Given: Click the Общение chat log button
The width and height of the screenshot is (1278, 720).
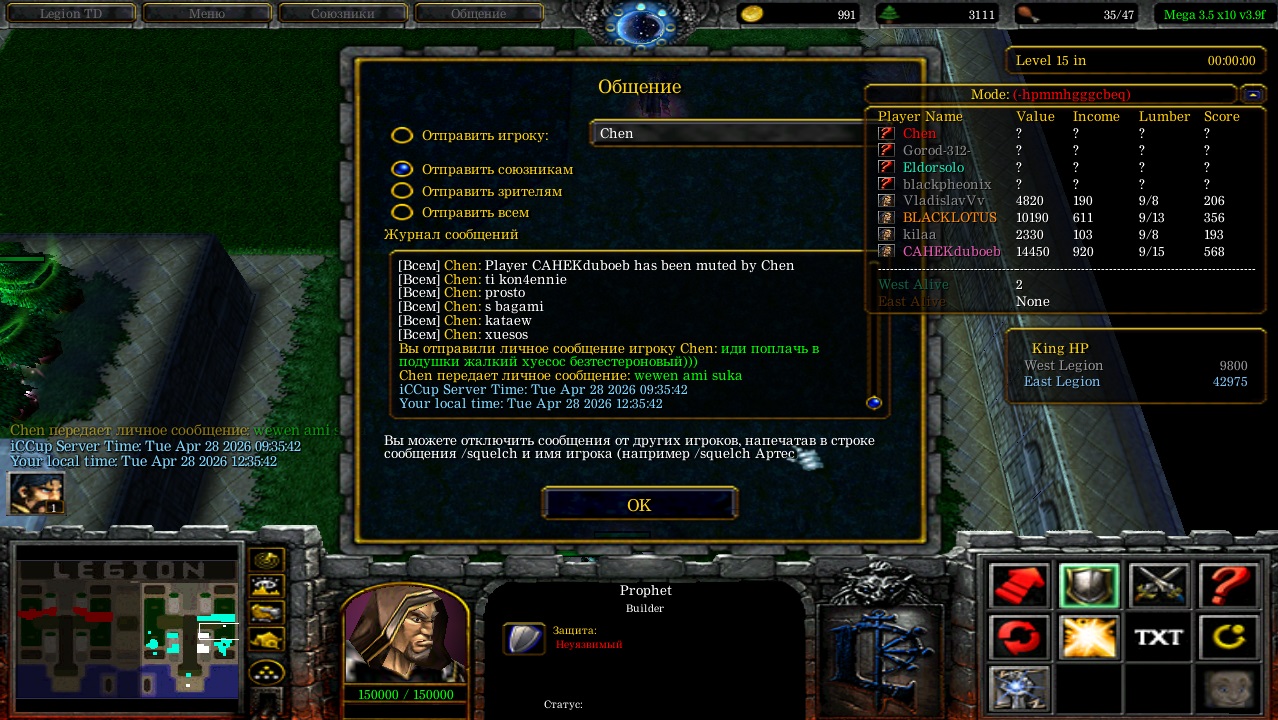Looking at the screenshot, I should 478,14.
